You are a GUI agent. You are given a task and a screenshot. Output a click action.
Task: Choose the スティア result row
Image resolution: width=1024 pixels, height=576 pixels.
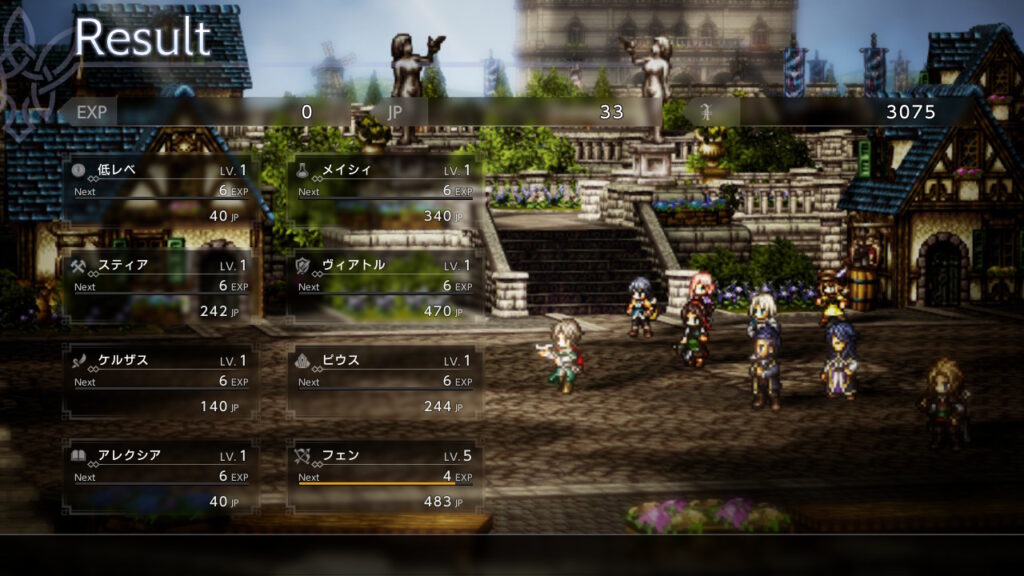(161, 287)
